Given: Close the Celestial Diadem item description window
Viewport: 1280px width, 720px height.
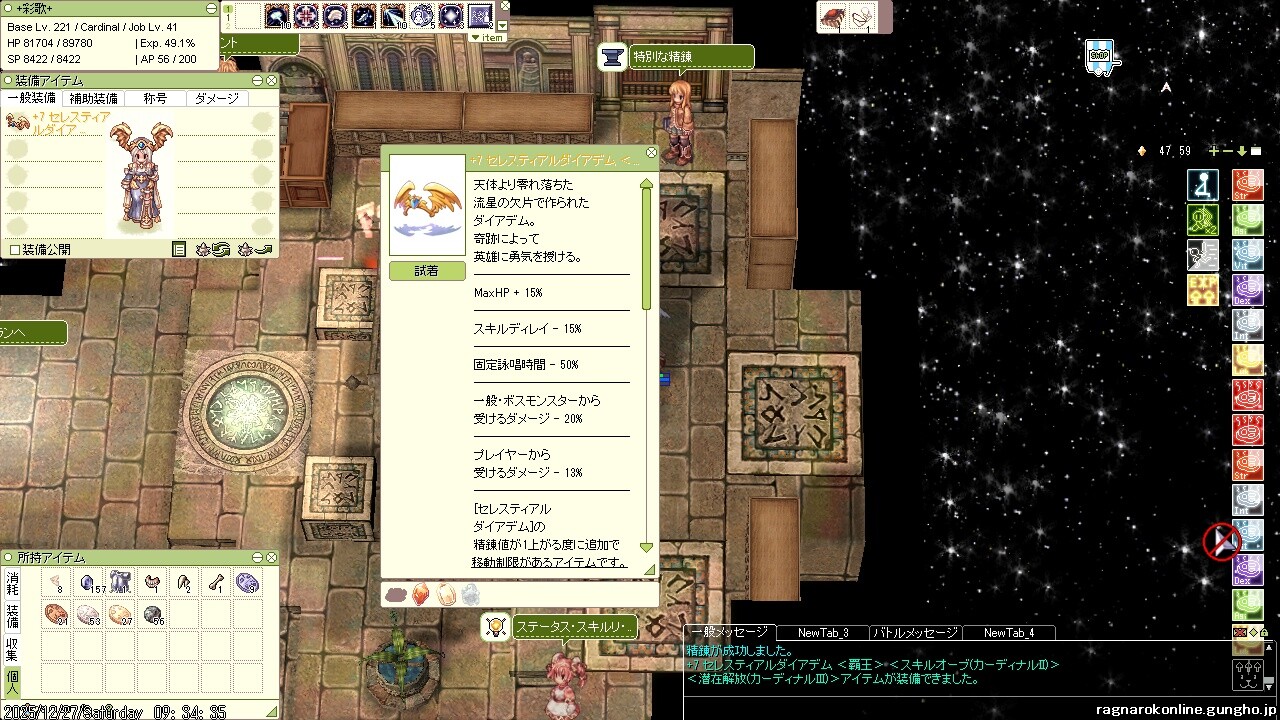Looking at the screenshot, I should click(x=652, y=153).
